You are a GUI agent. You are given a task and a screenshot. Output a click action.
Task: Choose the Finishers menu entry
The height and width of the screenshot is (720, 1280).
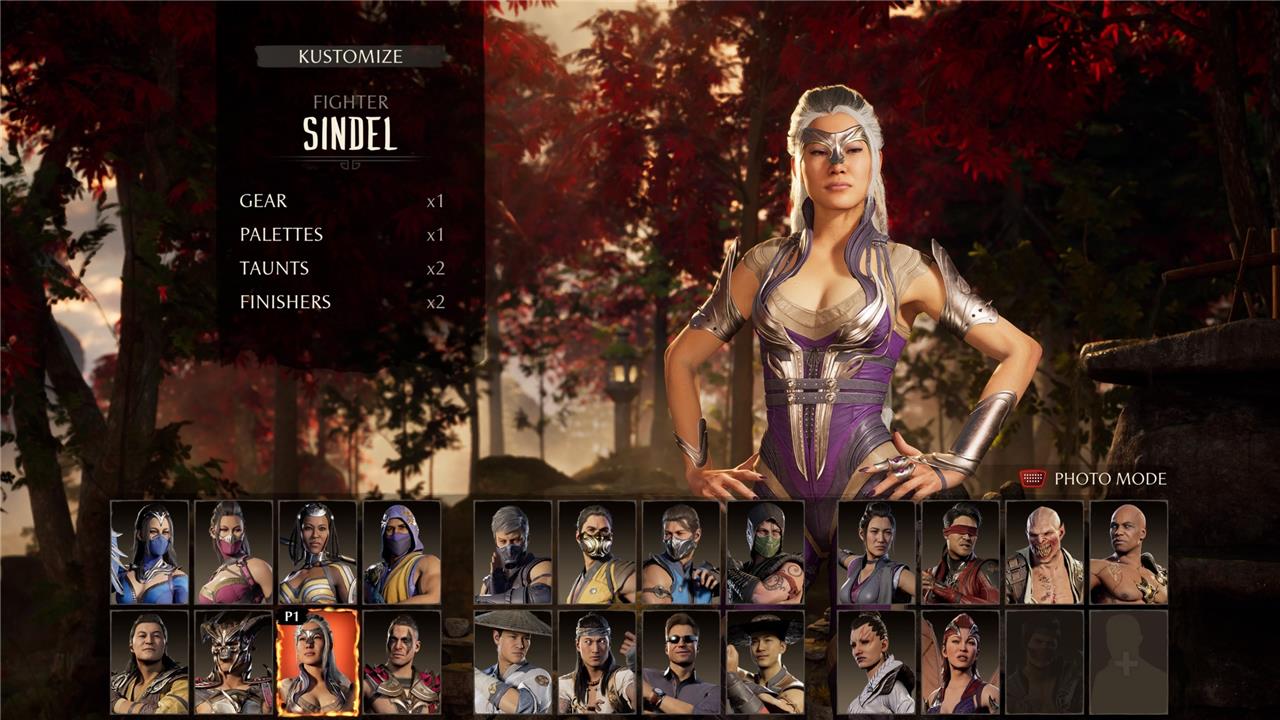pos(285,302)
